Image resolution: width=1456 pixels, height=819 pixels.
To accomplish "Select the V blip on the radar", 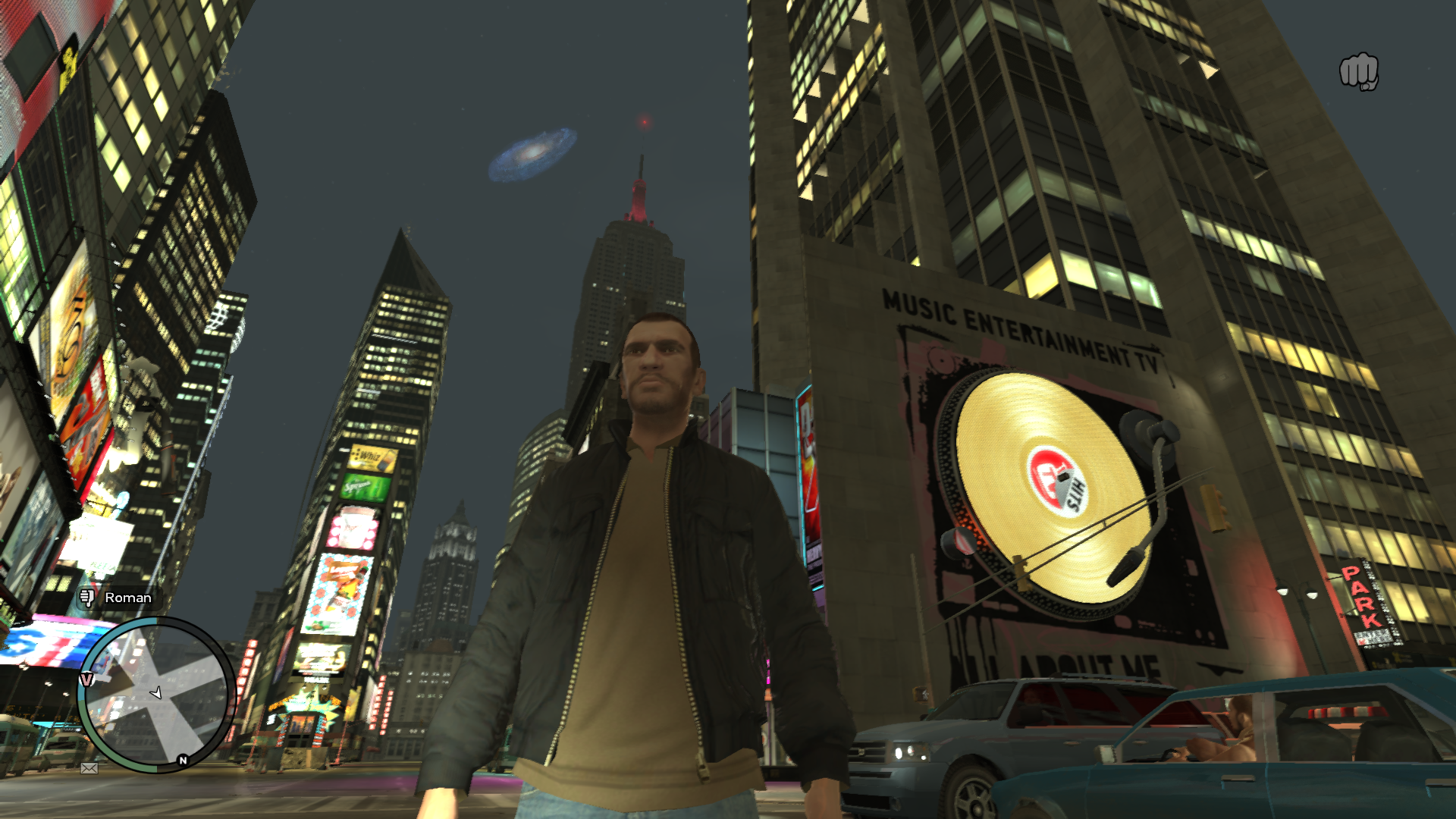I will tap(87, 679).
